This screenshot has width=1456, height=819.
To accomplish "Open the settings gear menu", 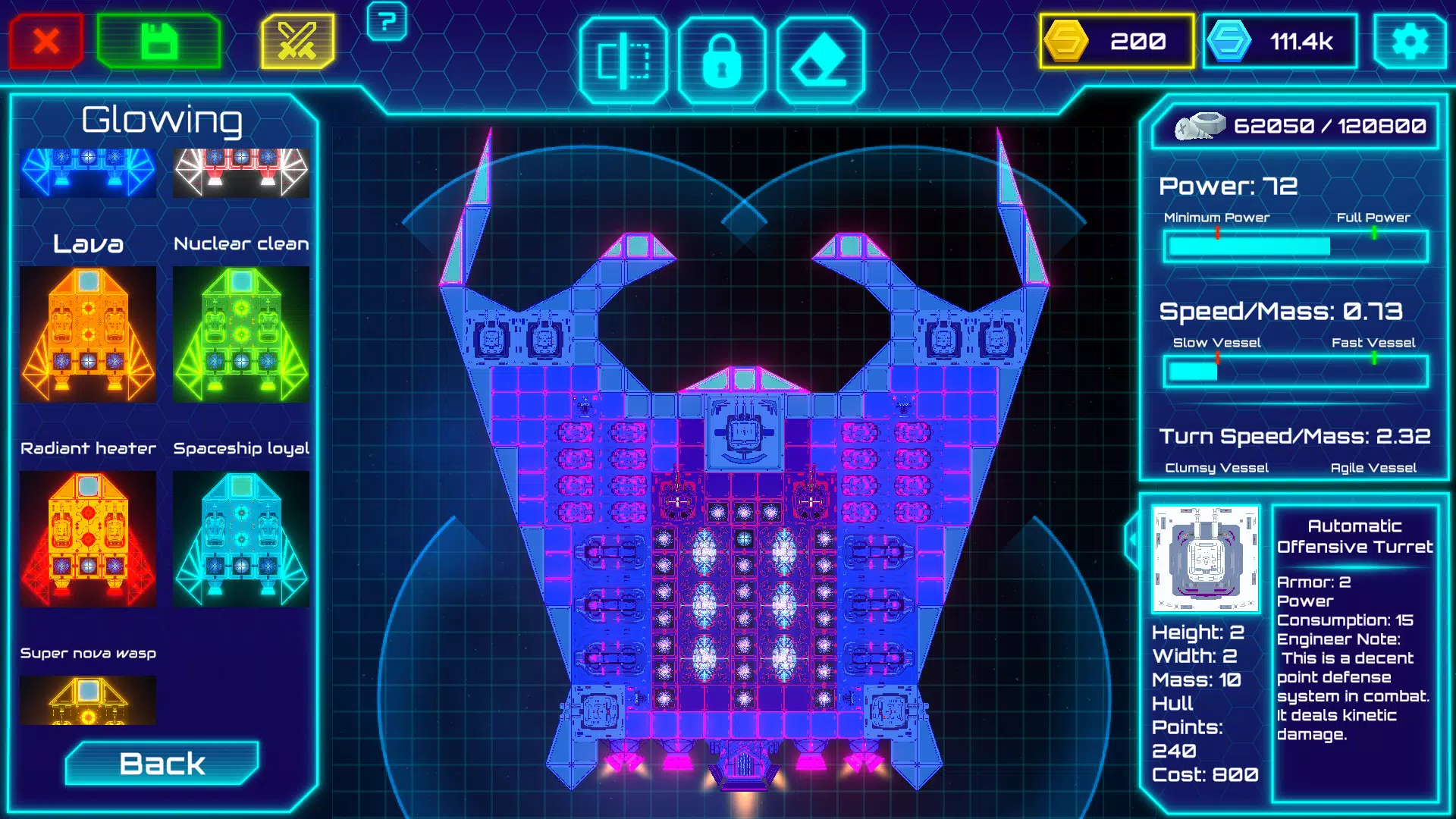I will [1412, 41].
